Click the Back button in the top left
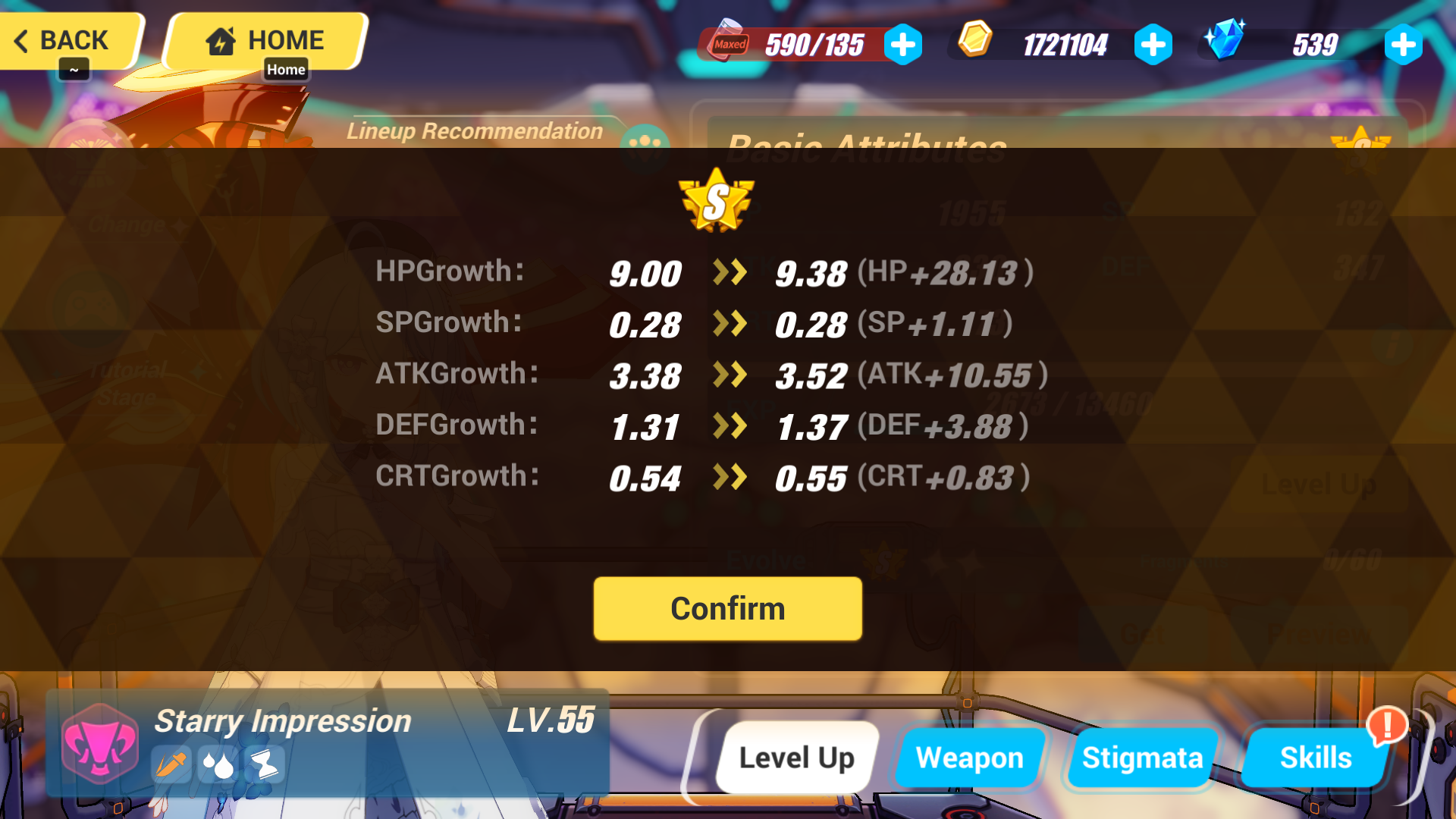The image size is (1456, 819). (x=64, y=41)
